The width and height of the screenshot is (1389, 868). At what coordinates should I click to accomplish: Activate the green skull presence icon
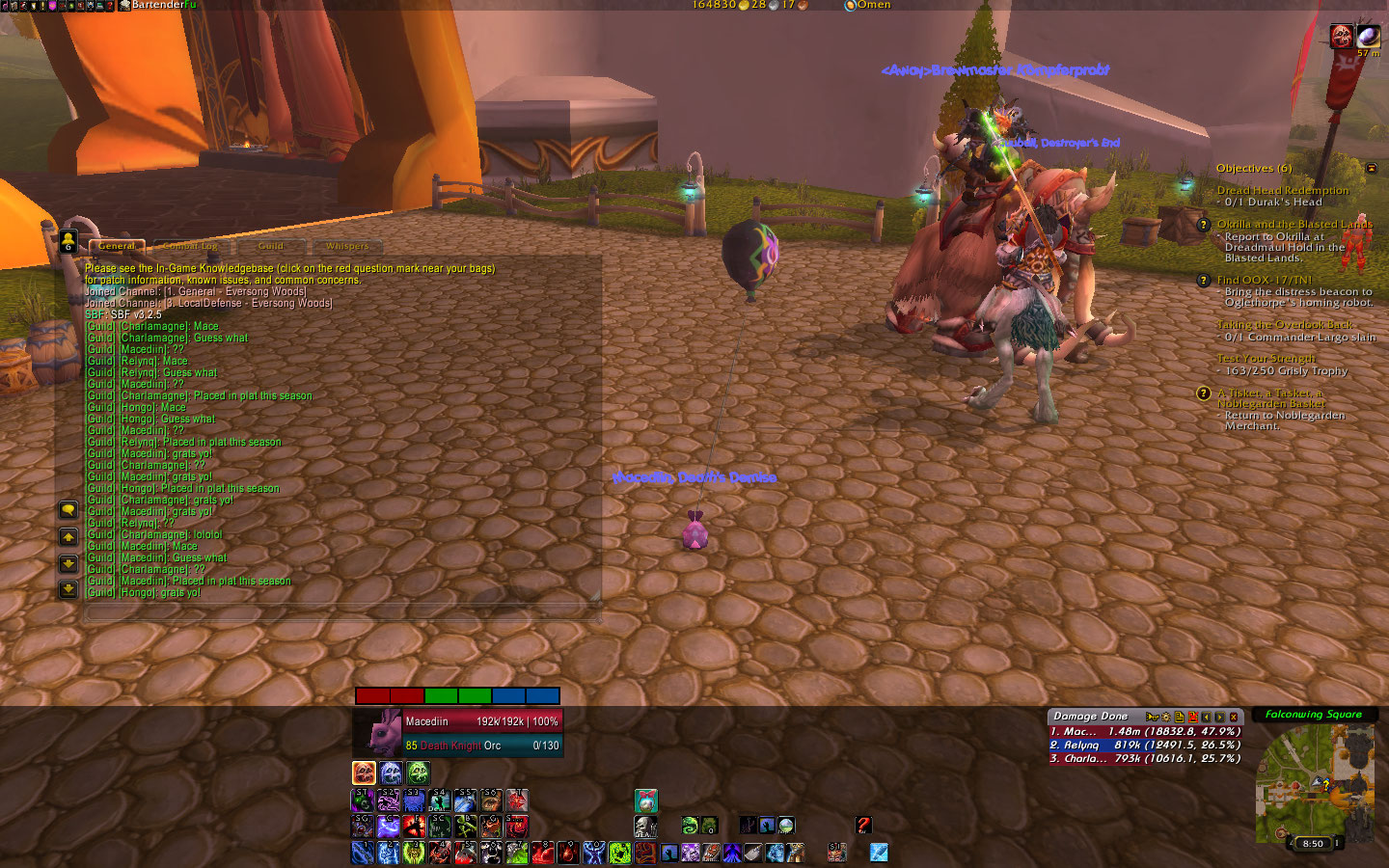click(x=418, y=773)
